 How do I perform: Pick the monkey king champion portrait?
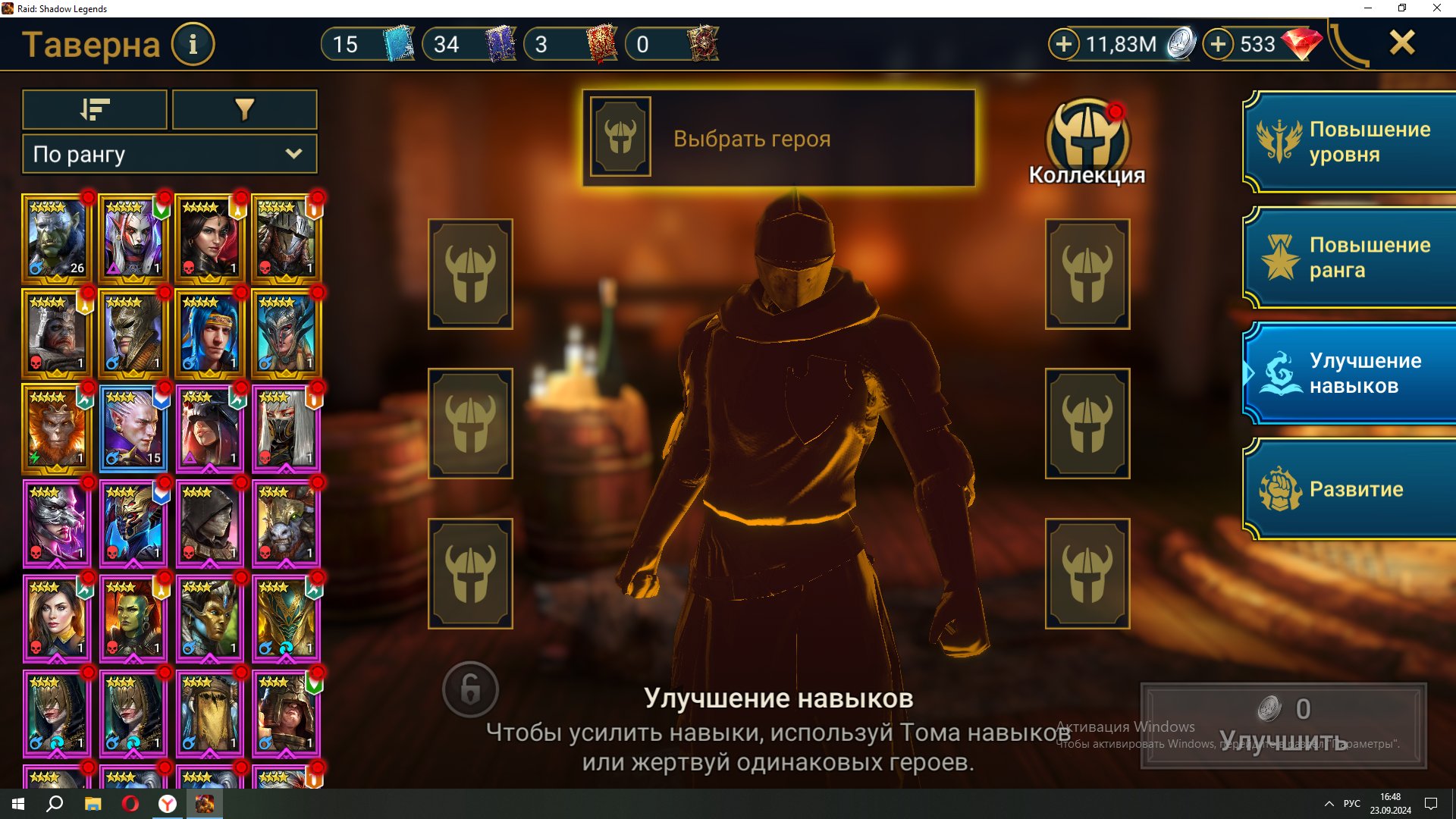pyautogui.click(x=57, y=428)
